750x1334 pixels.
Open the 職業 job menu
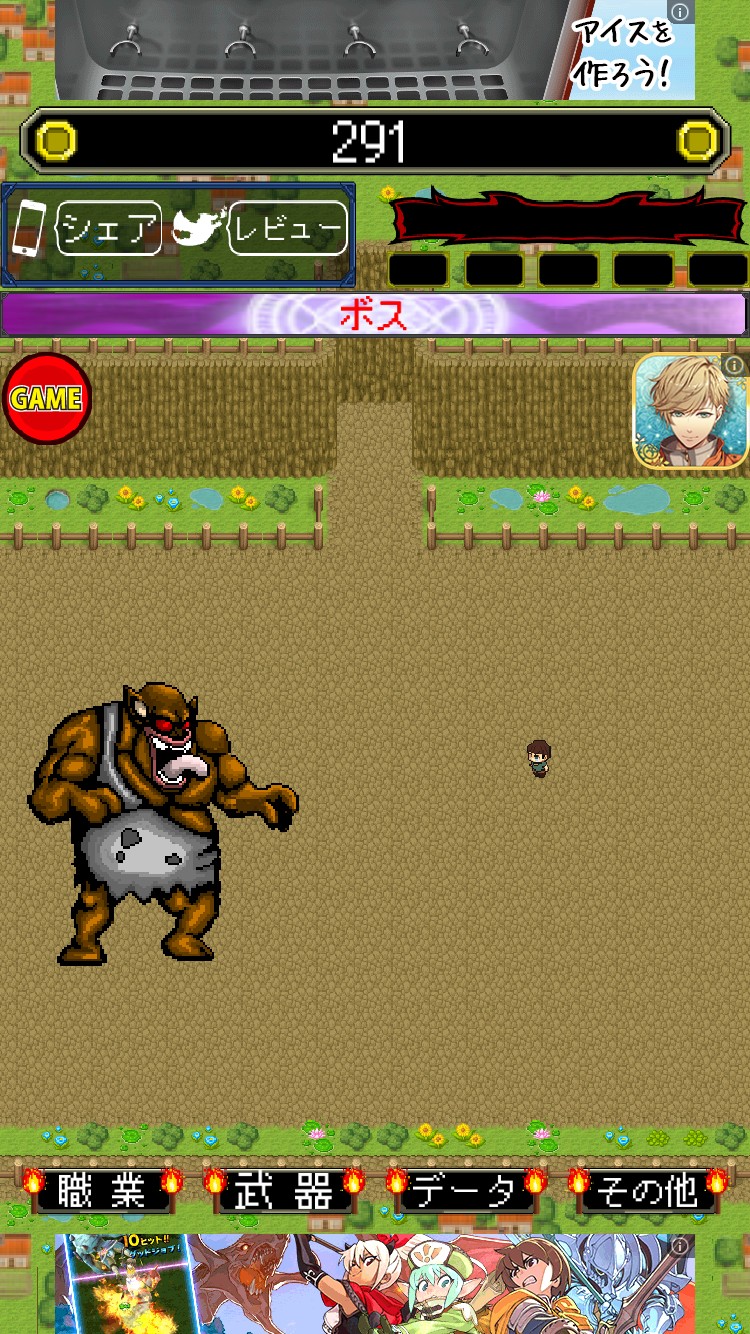pos(100,1191)
